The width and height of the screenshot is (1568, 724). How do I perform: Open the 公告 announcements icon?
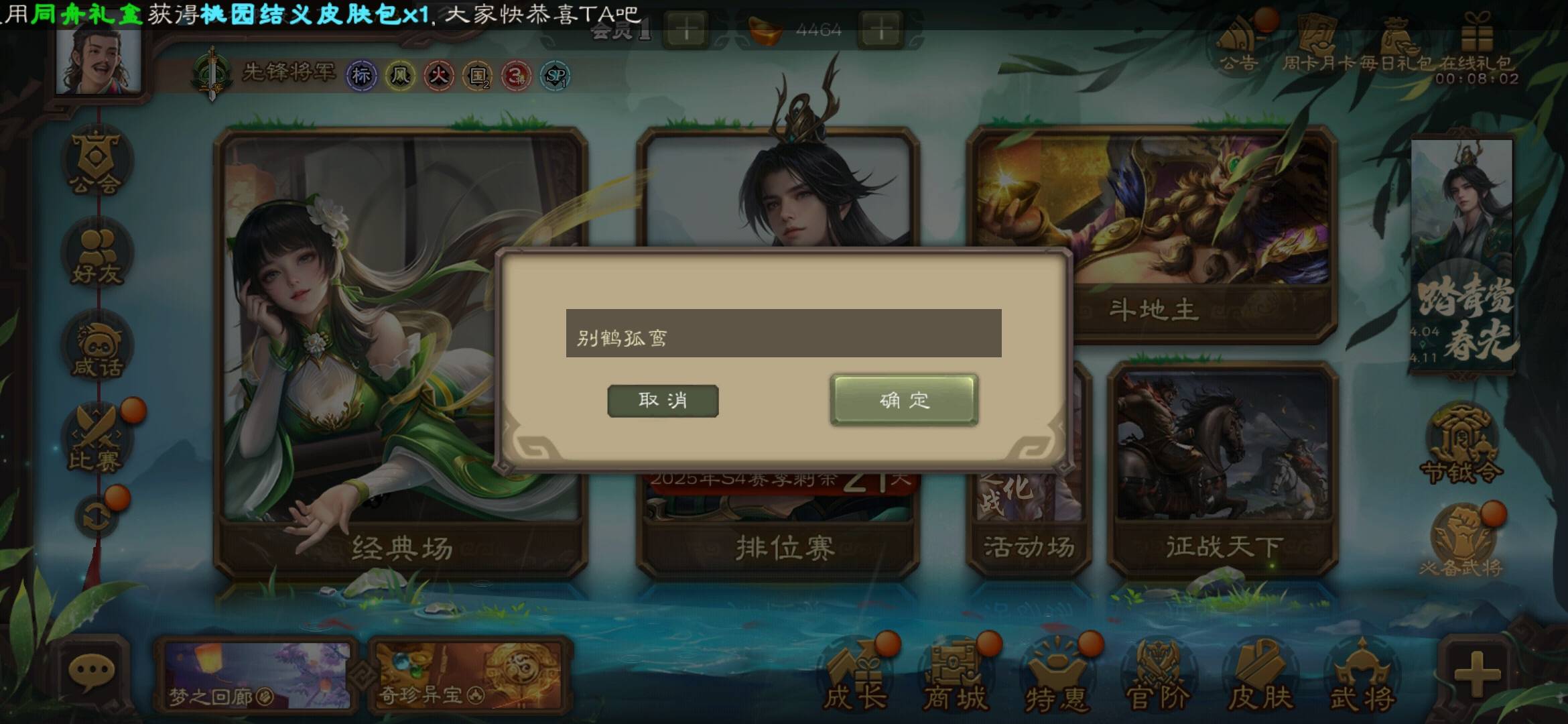(x=1238, y=44)
